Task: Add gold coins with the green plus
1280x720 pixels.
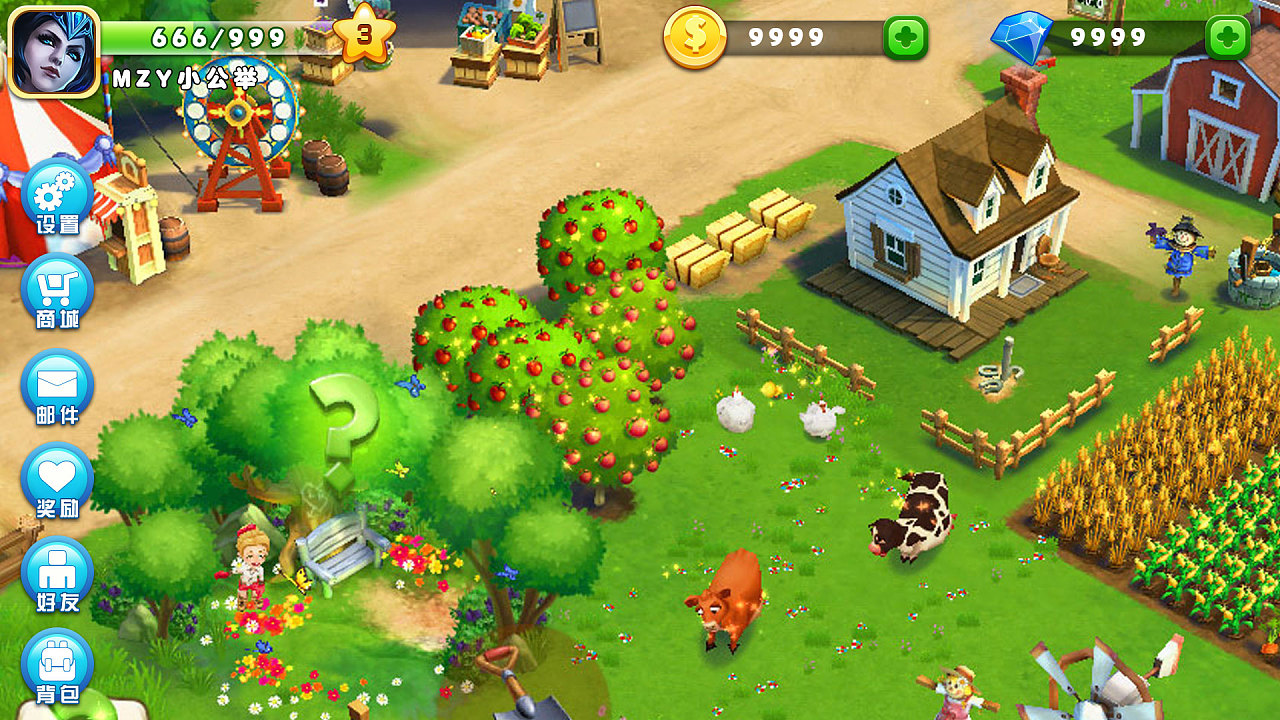Action: [x=905, y=38]
